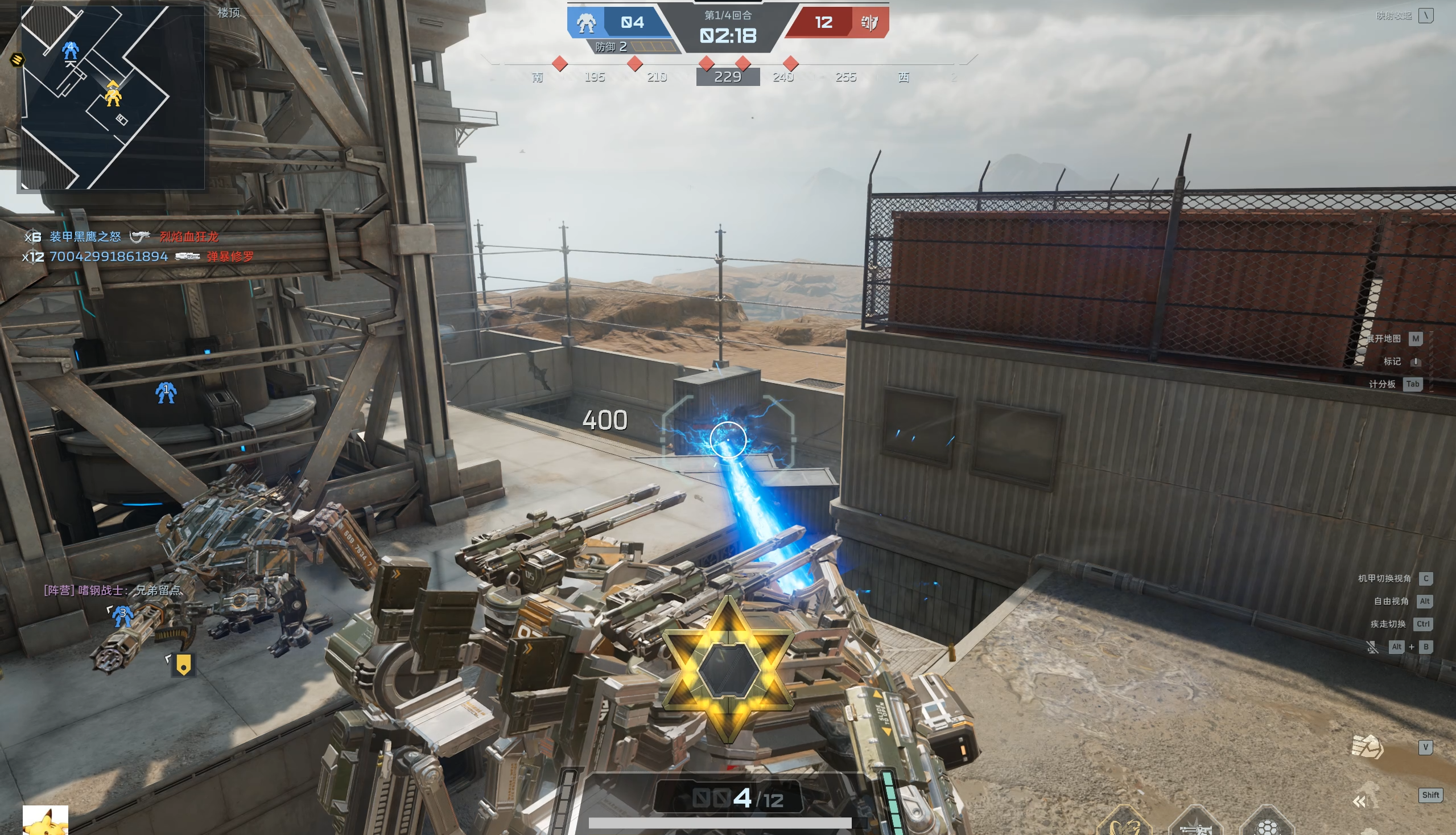
Task: Click the minimap in the corner
Action: click(x=112, y=97)
